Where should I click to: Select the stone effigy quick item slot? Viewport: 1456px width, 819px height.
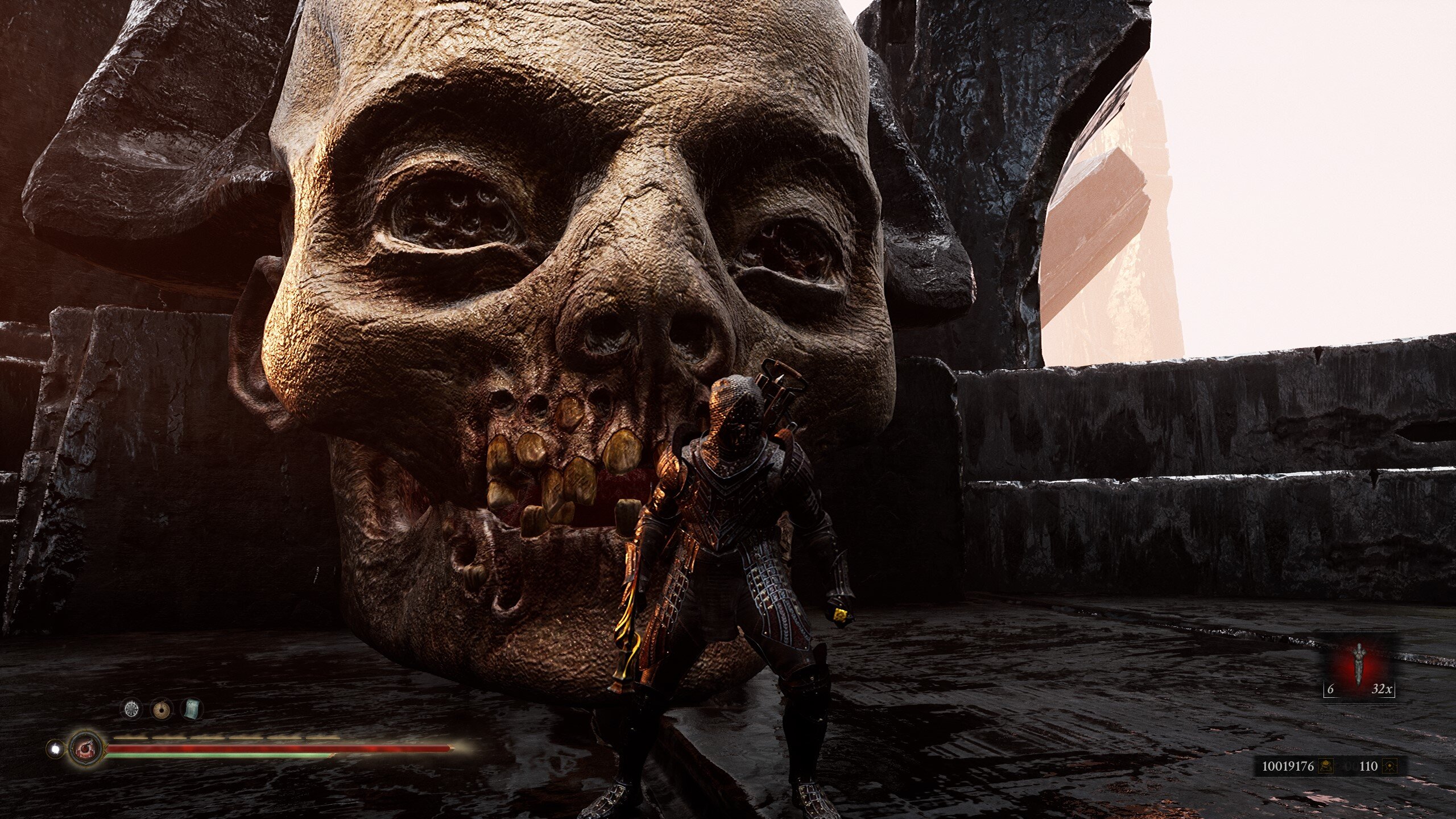1359,664
